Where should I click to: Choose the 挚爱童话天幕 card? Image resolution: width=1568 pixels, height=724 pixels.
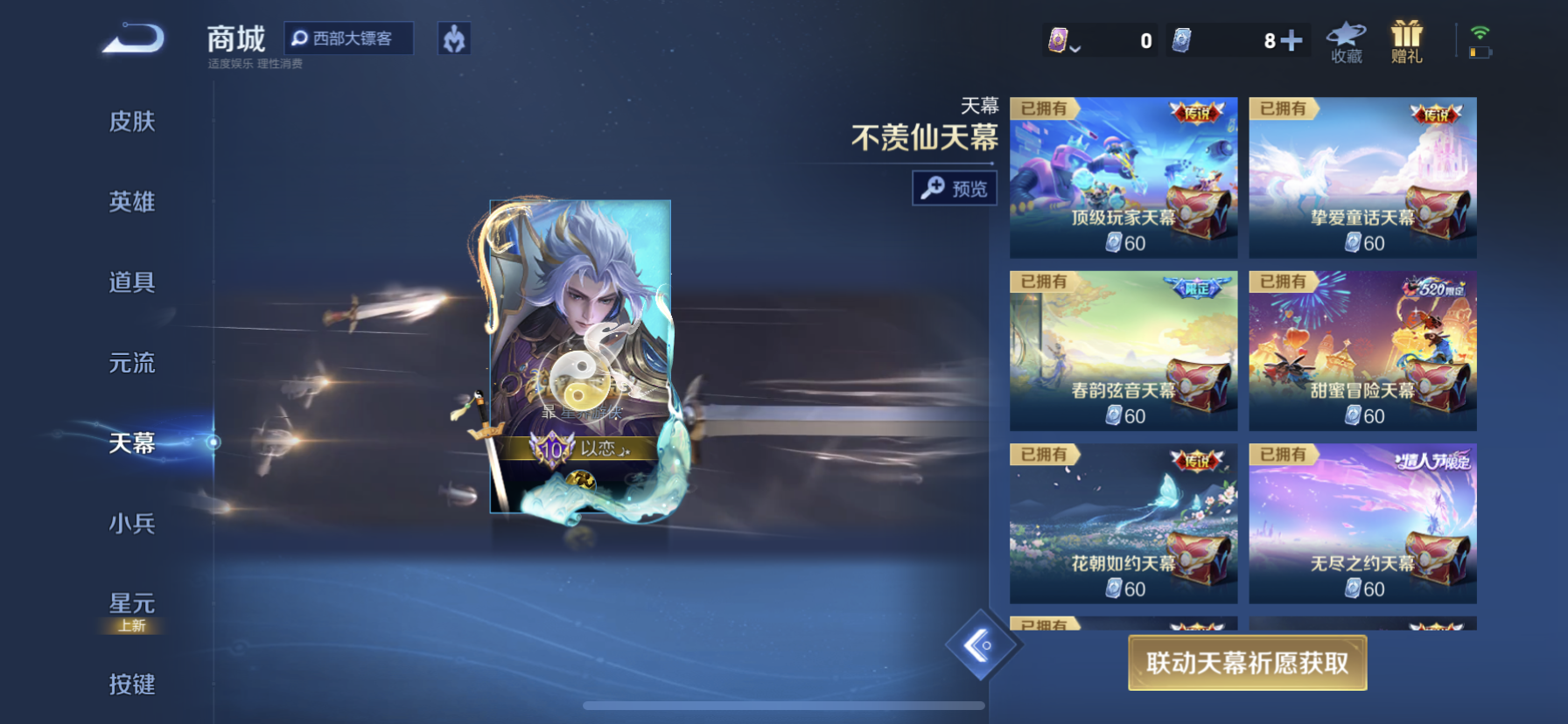click(x=1362, y=178)
